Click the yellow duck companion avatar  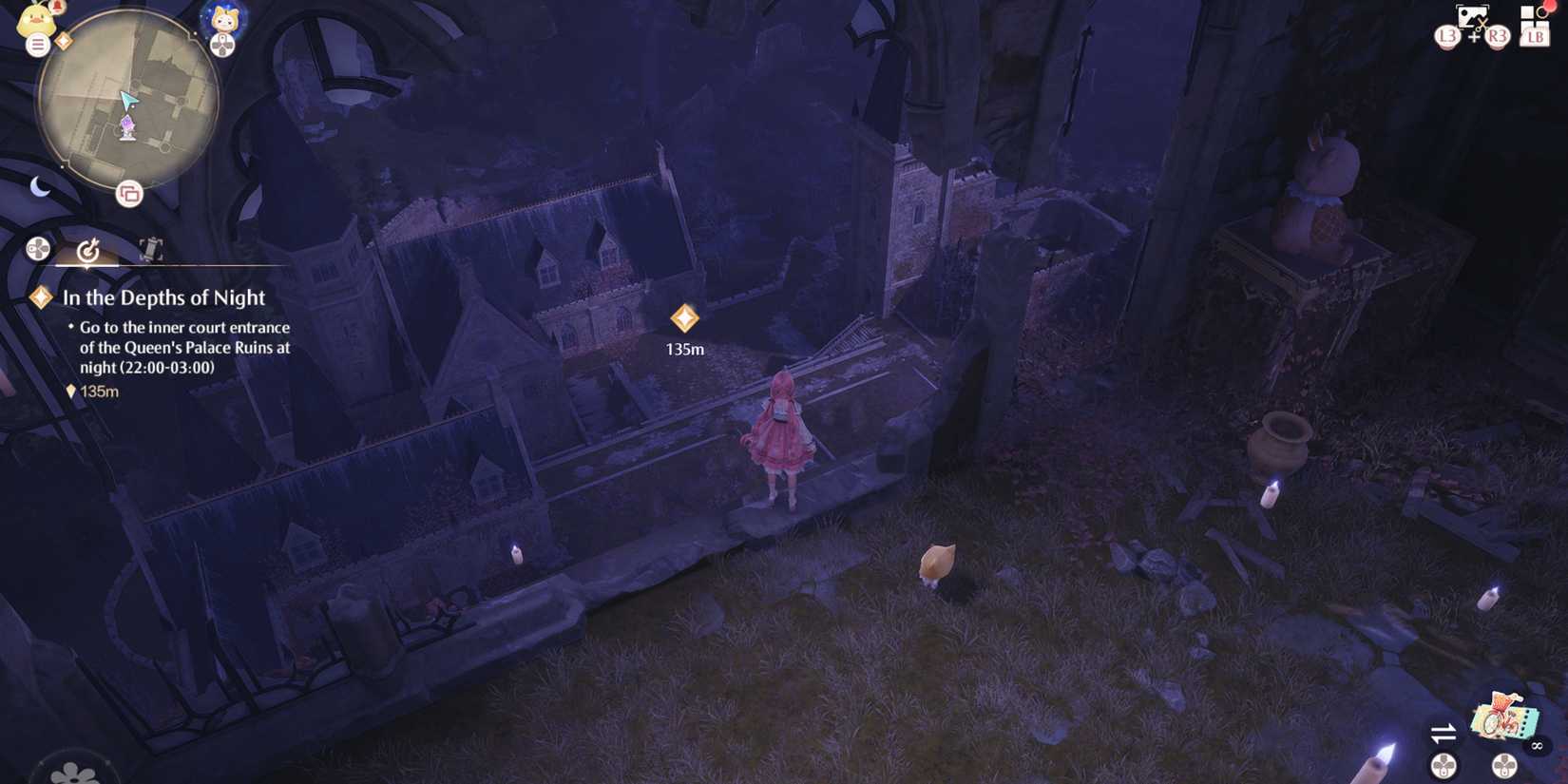point(34,20)
